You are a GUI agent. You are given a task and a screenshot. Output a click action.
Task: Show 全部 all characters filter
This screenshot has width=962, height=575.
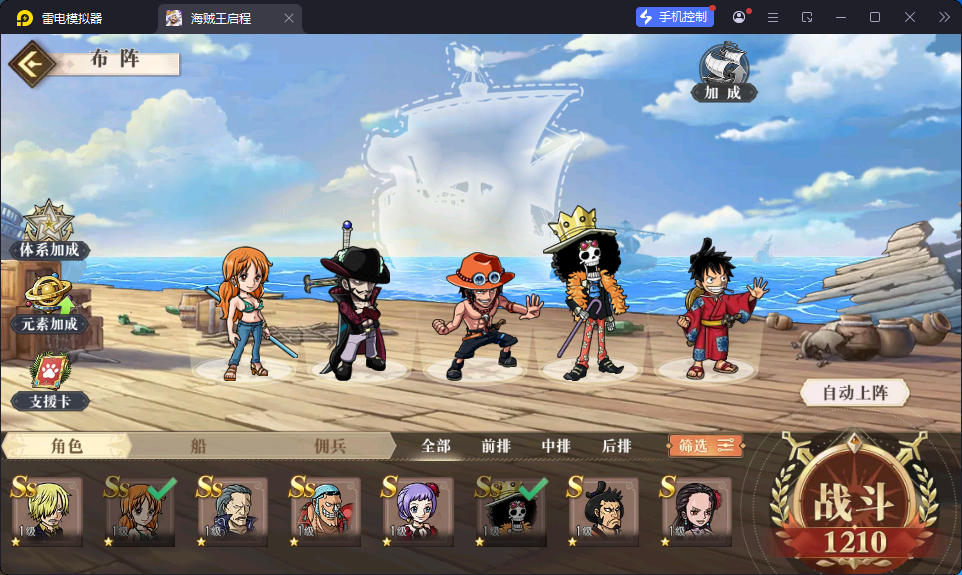pyautogui.click(x=436, y=446)
